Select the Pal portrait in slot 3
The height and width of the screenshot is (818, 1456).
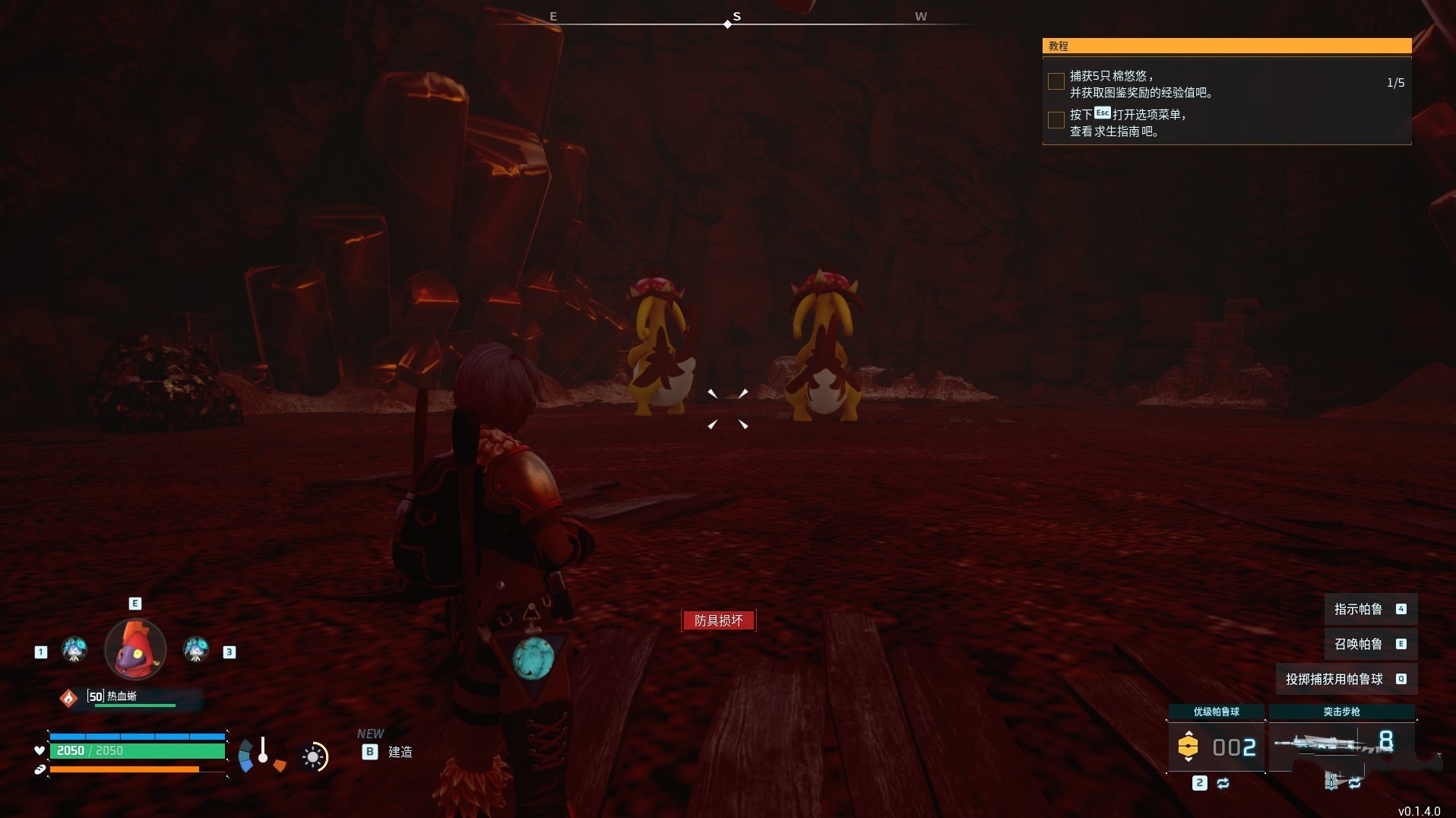(196, 650)
